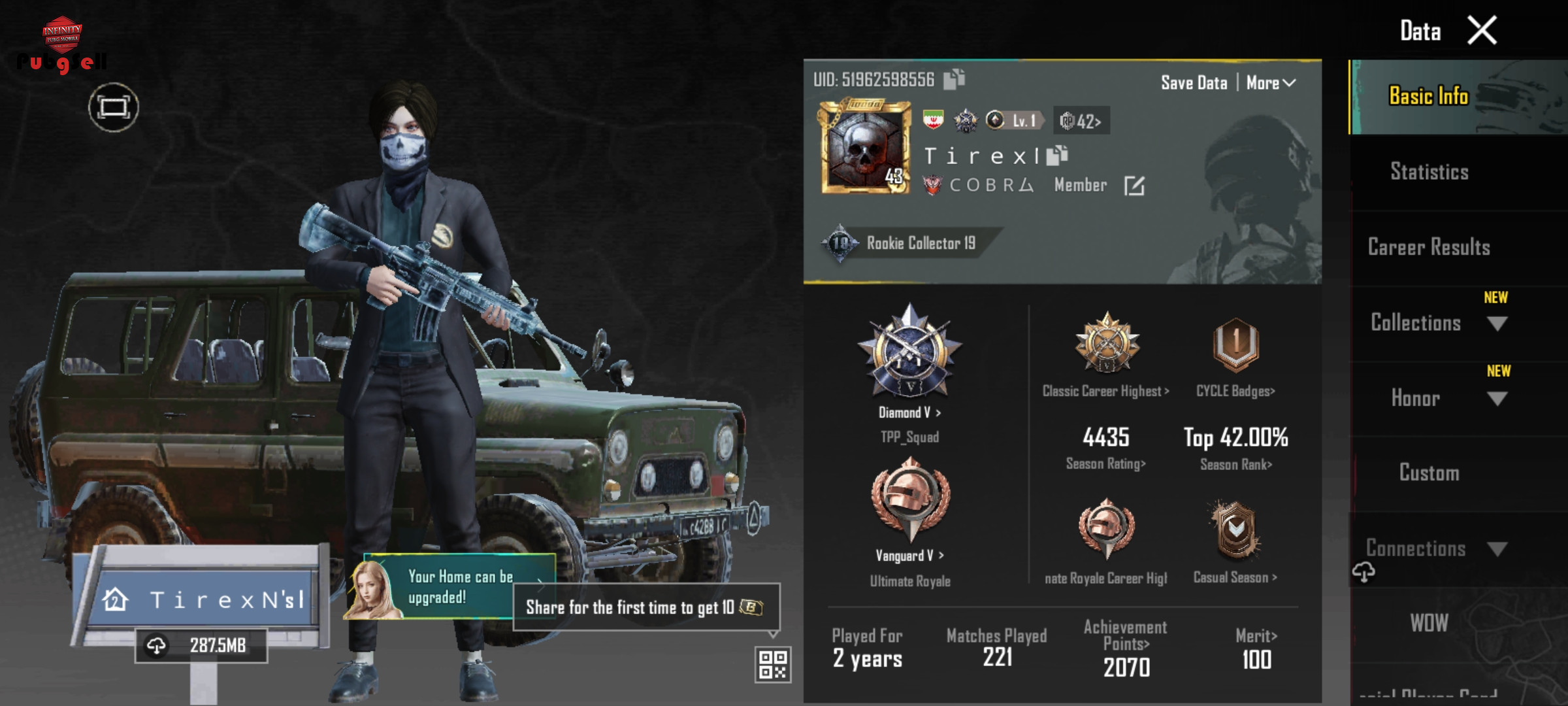Close the Data profile screen
The width and height of the screenshot is (1568, 706).
tap(1481, 31)
